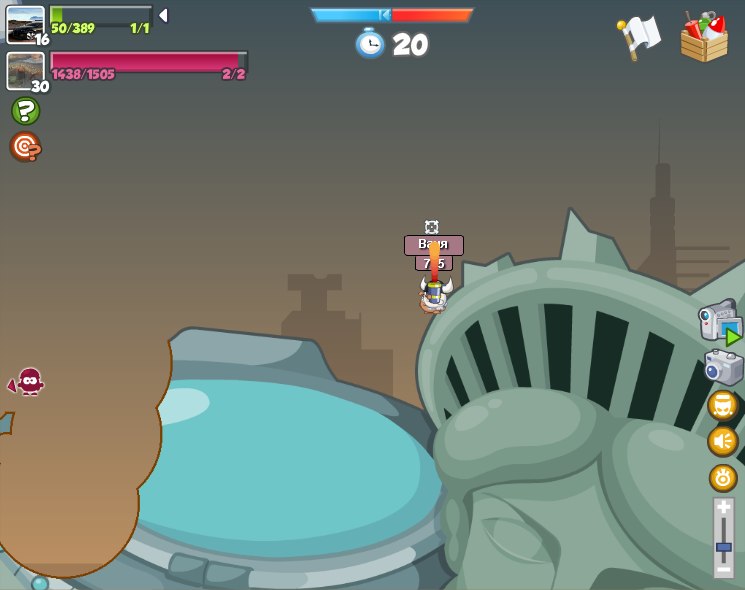Zoom in with the plus button
Screen dimensions: 745x590
tap(723, 509)
